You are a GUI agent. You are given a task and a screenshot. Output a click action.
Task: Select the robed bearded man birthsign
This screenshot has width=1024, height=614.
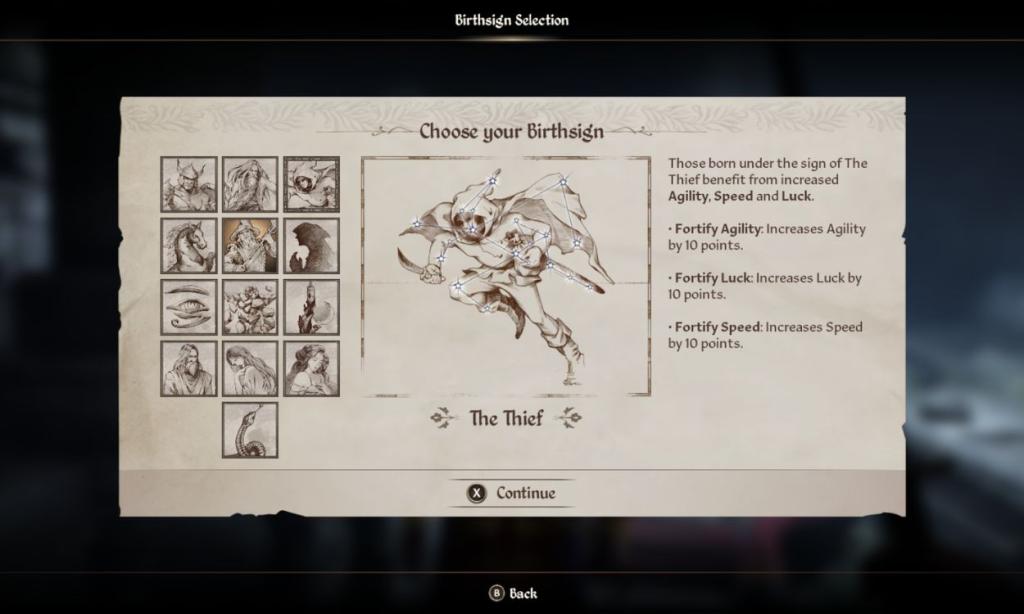[189, 369]
